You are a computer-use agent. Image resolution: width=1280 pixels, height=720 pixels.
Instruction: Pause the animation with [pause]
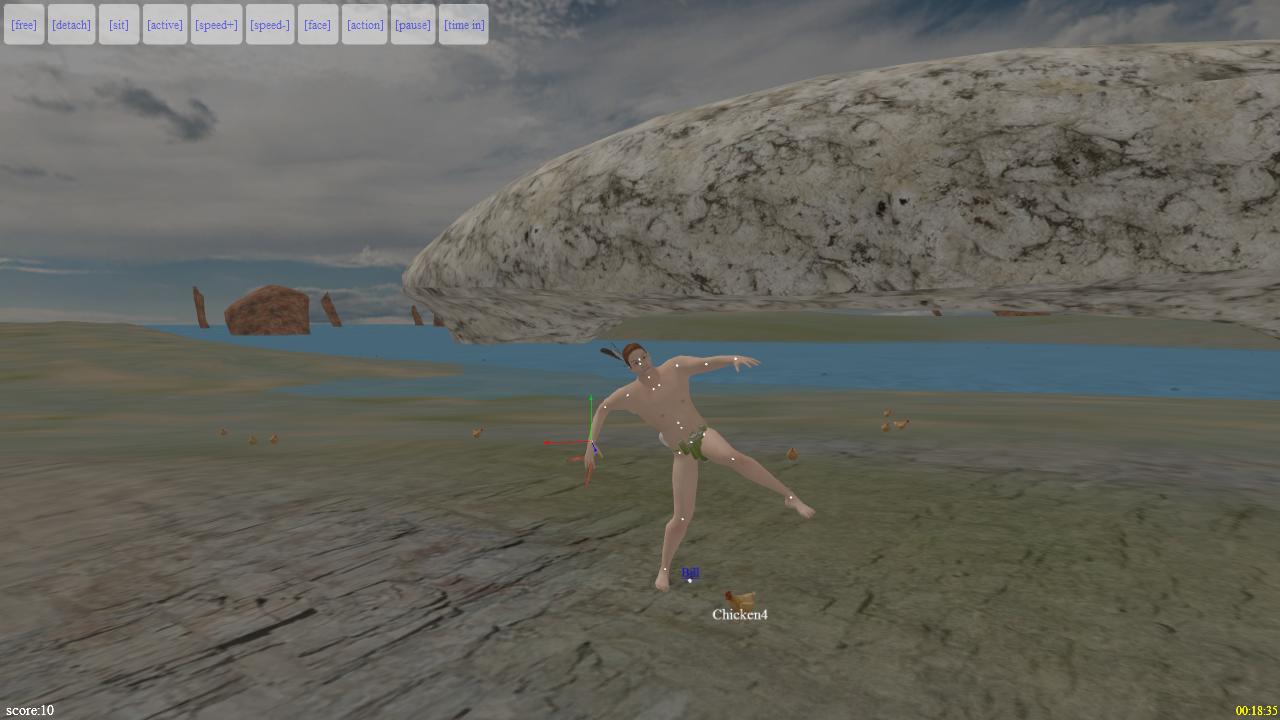coord(412,24)
